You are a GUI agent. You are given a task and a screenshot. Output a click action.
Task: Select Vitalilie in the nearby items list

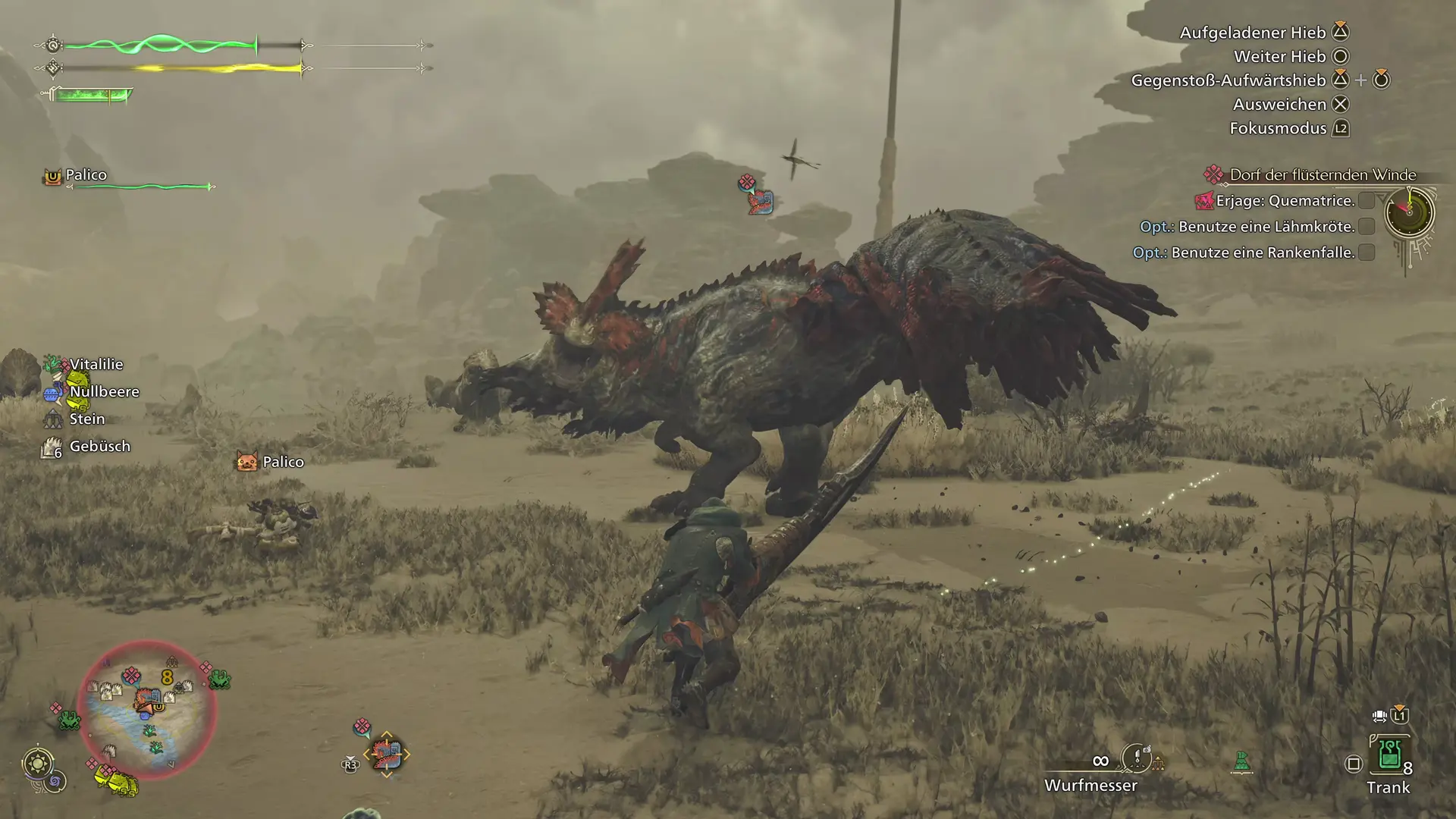[x=96, y=365]
